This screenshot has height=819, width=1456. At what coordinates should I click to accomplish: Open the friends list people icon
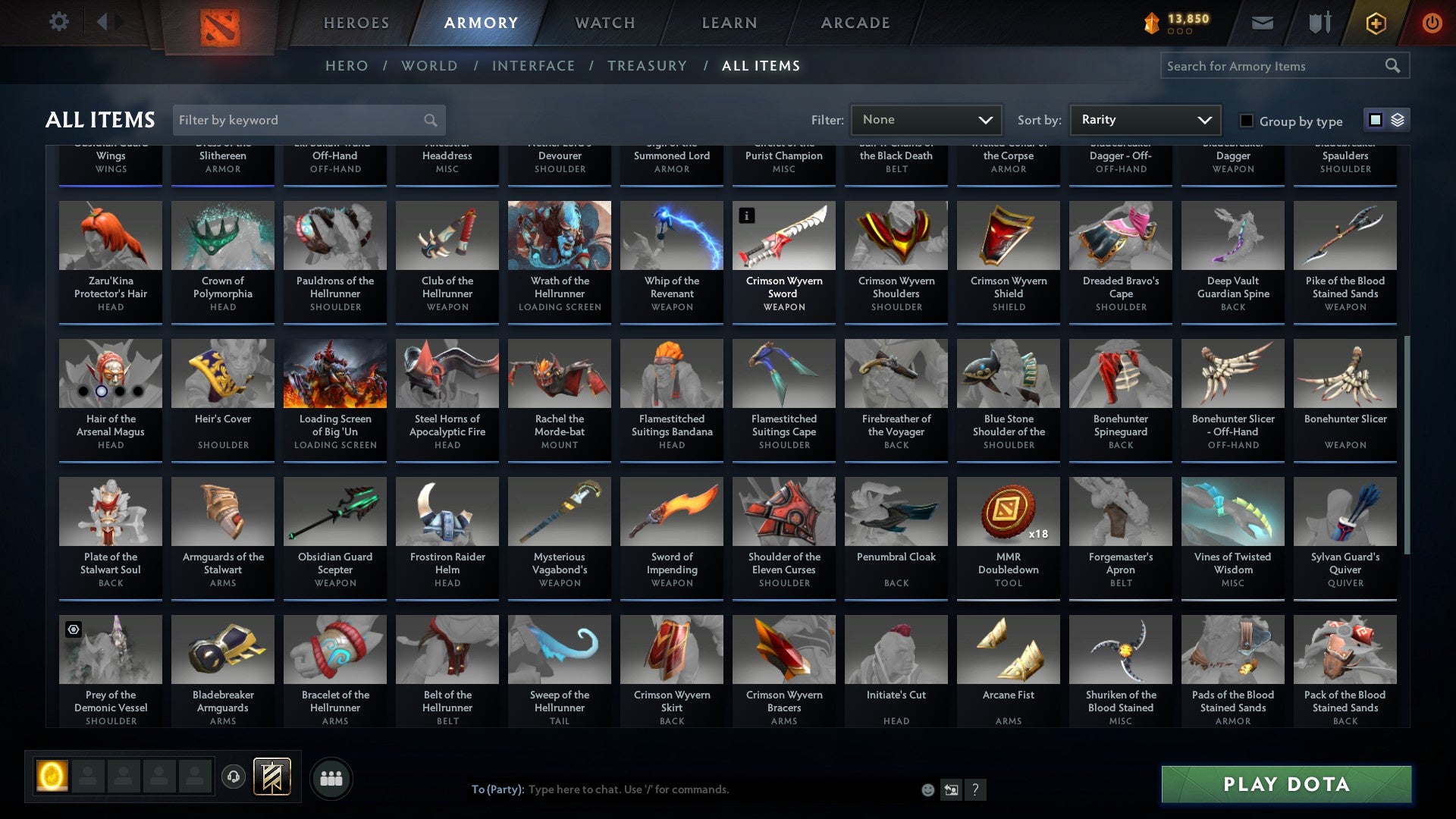pos(331,777)
